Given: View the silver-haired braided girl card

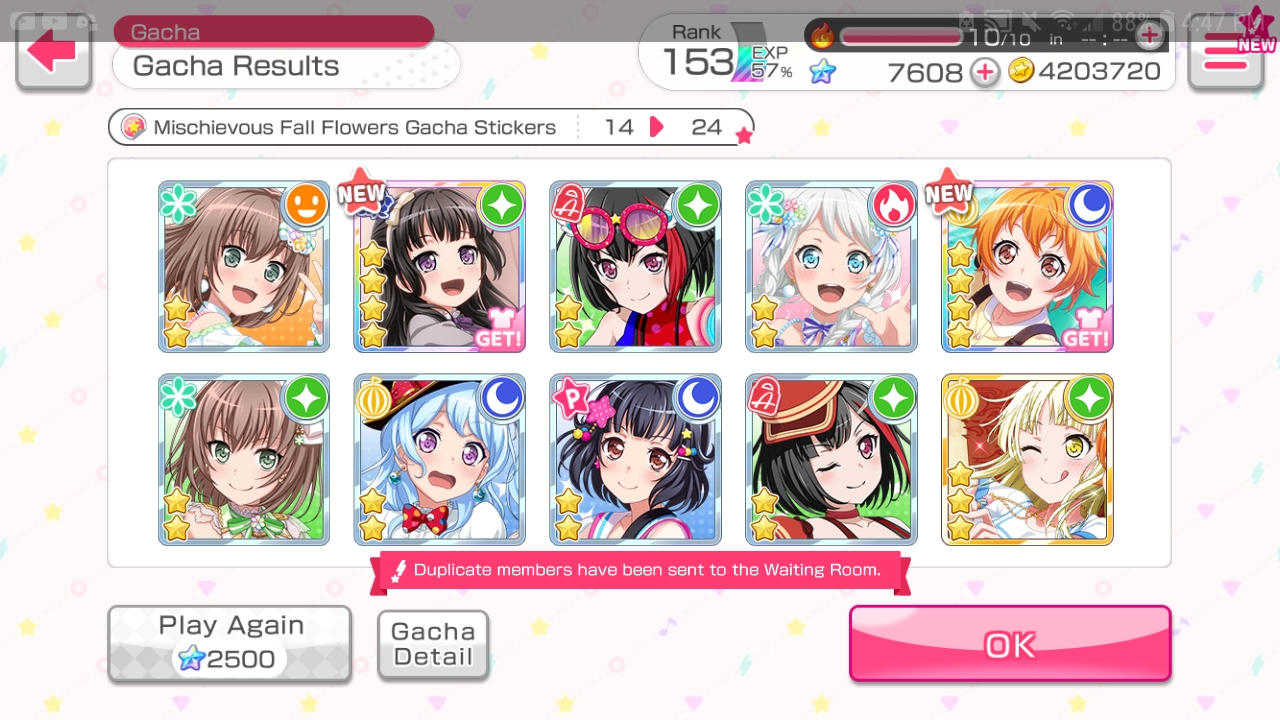Looking at the screenshot, I should coord(831,267).
